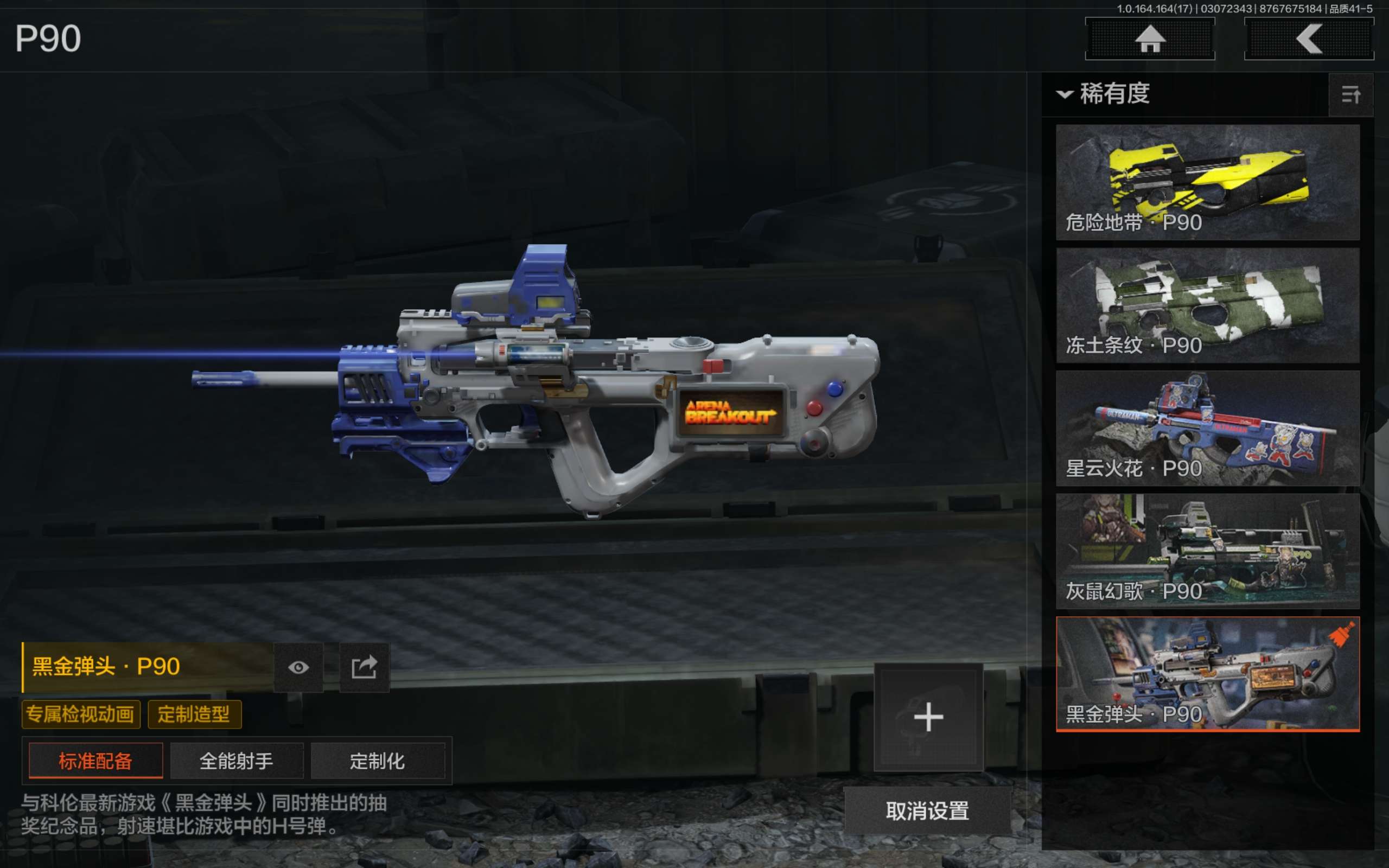1389x868 pixels.
Task: Toggle the eye preview icon
Action: click(298, 667)
